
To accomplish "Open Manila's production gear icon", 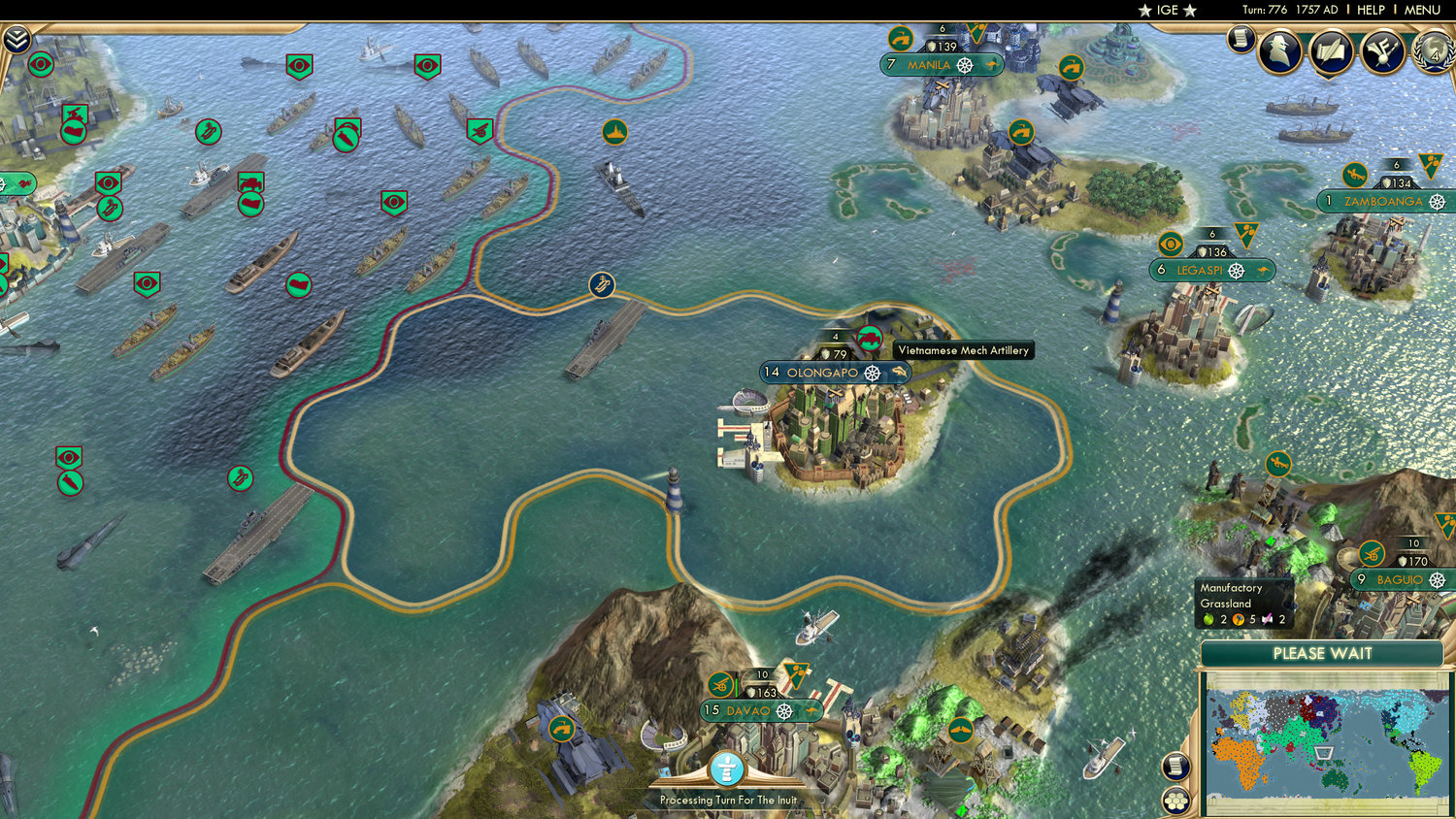I will coord(965,66).
